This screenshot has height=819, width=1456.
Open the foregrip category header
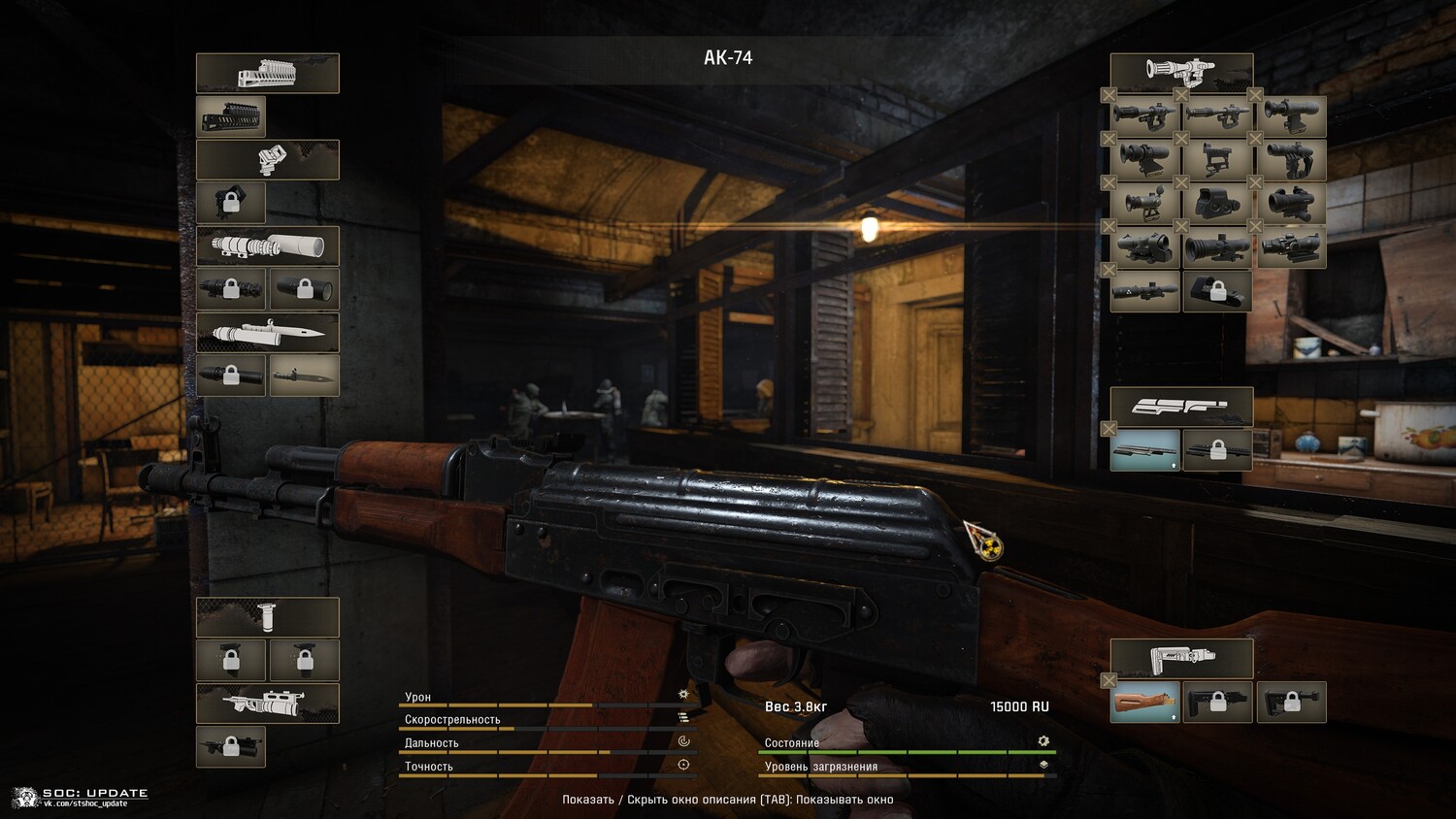tap(268, 617)
